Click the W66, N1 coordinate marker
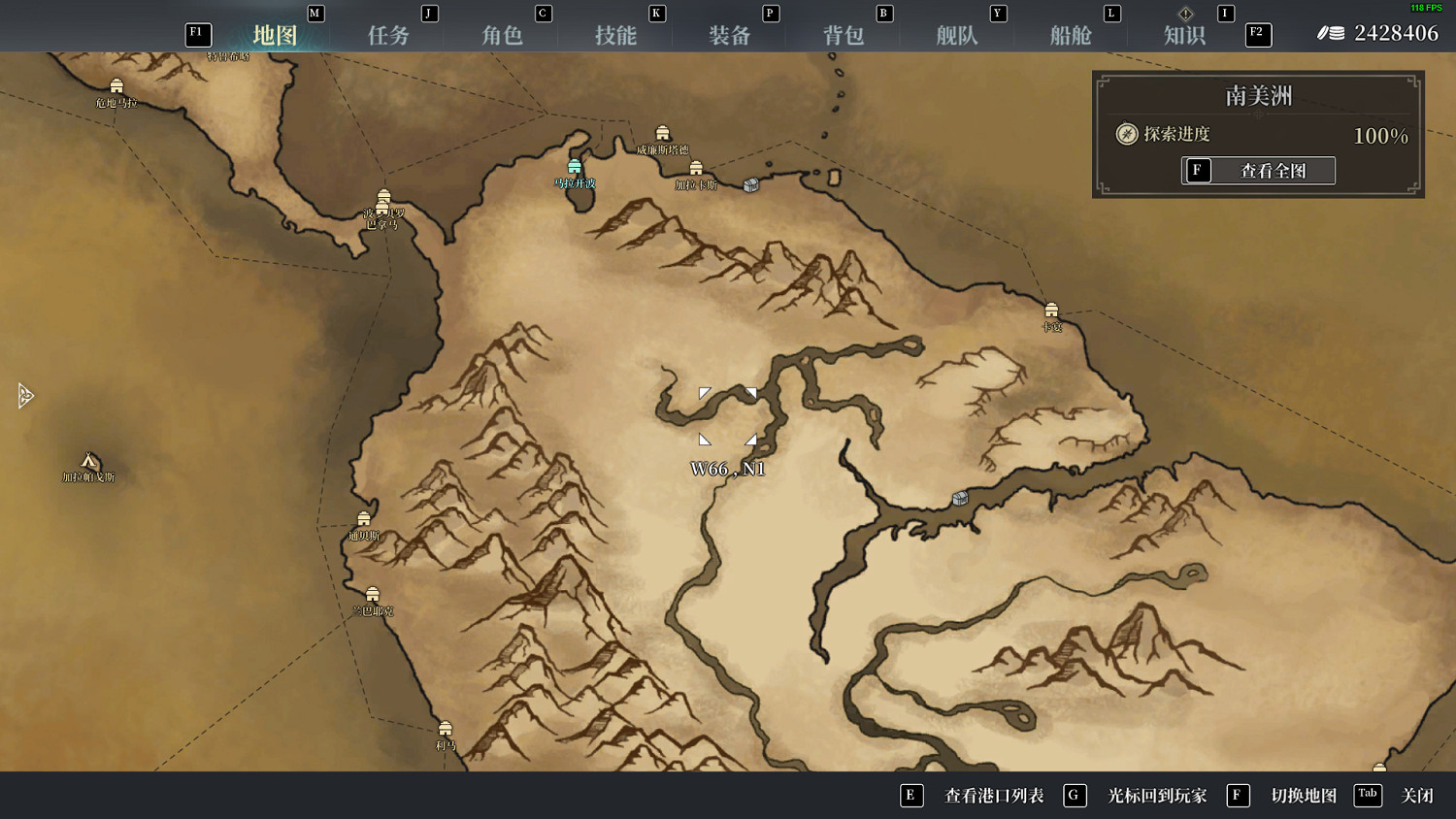The width and height of the screenshot is (1456, 819). [729, 468]
